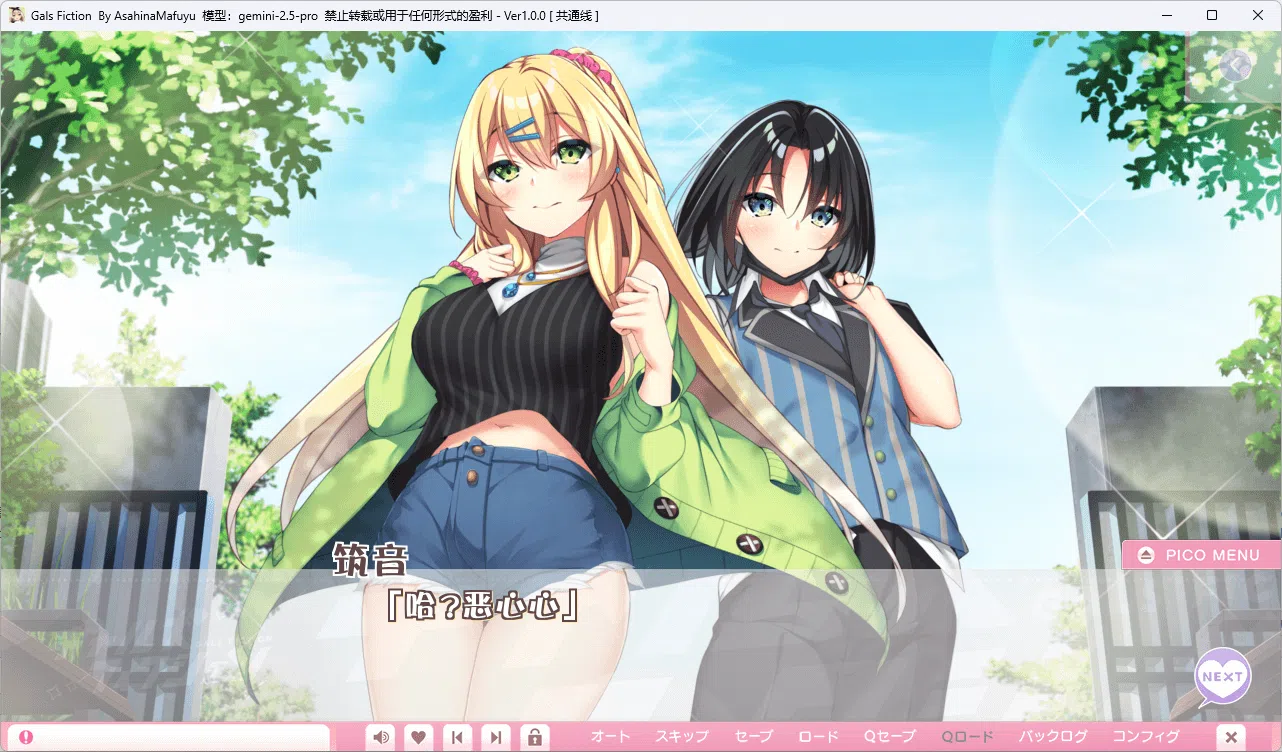
Task: Enable オート auto-play mode
Action: click(610, 736)
